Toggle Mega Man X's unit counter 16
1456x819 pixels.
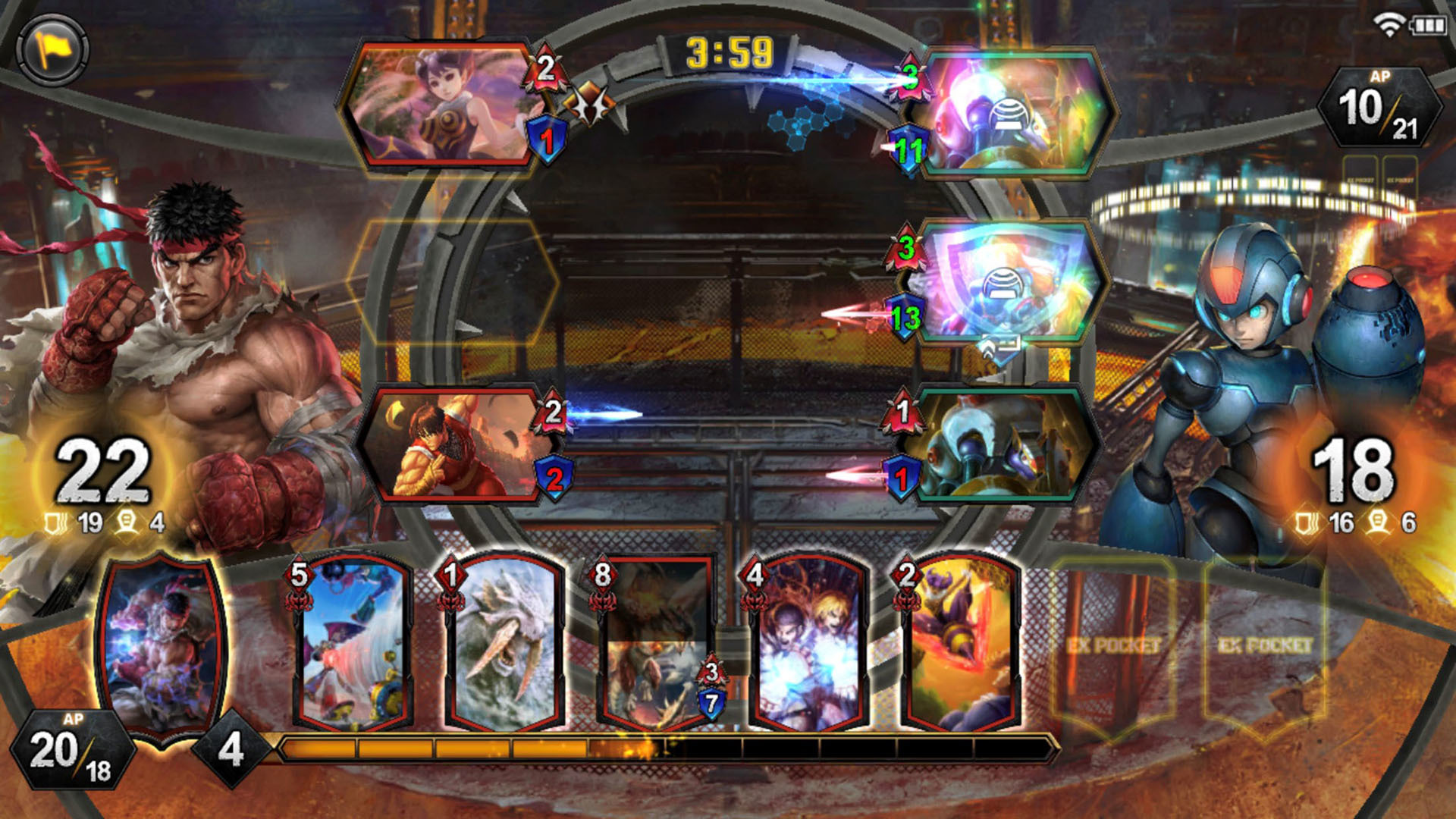pos(1333,522)
